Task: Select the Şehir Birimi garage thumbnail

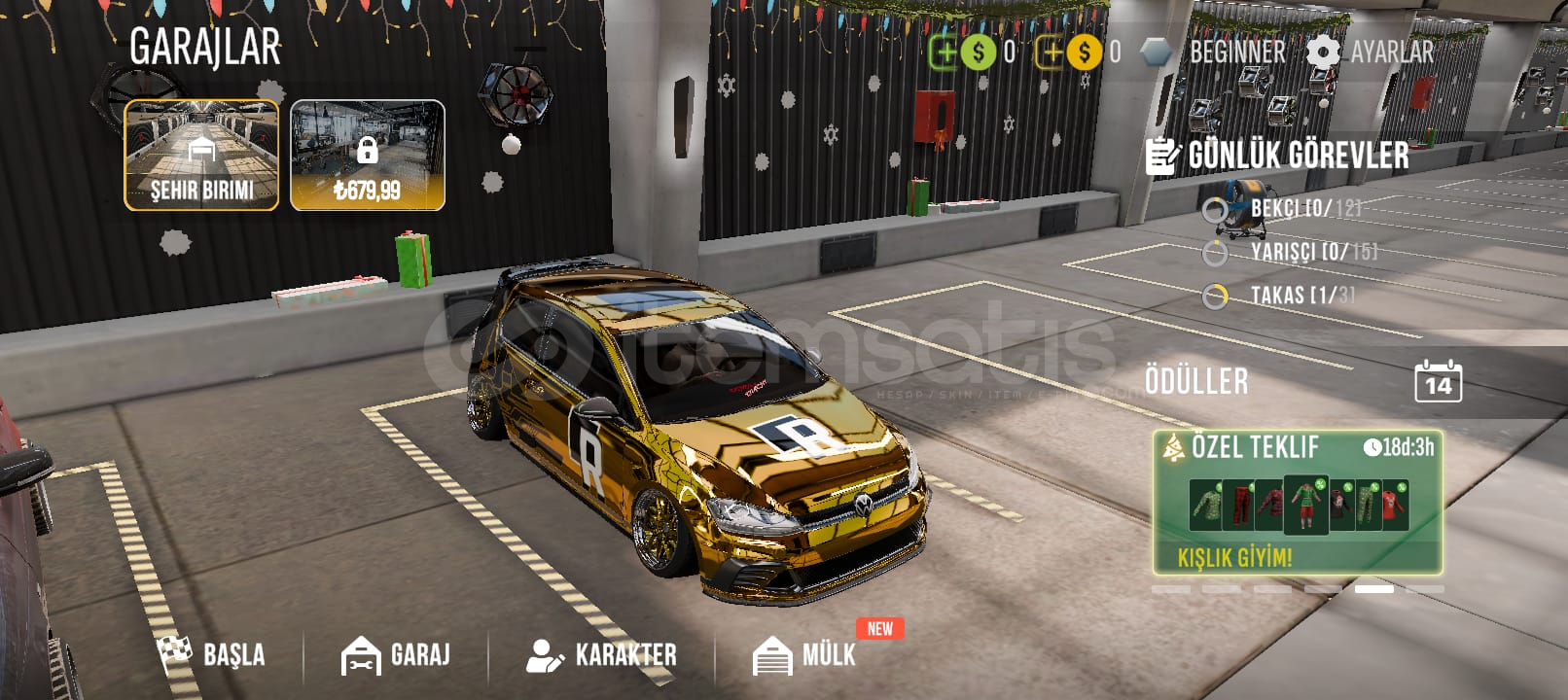Action: click(201, 156)
